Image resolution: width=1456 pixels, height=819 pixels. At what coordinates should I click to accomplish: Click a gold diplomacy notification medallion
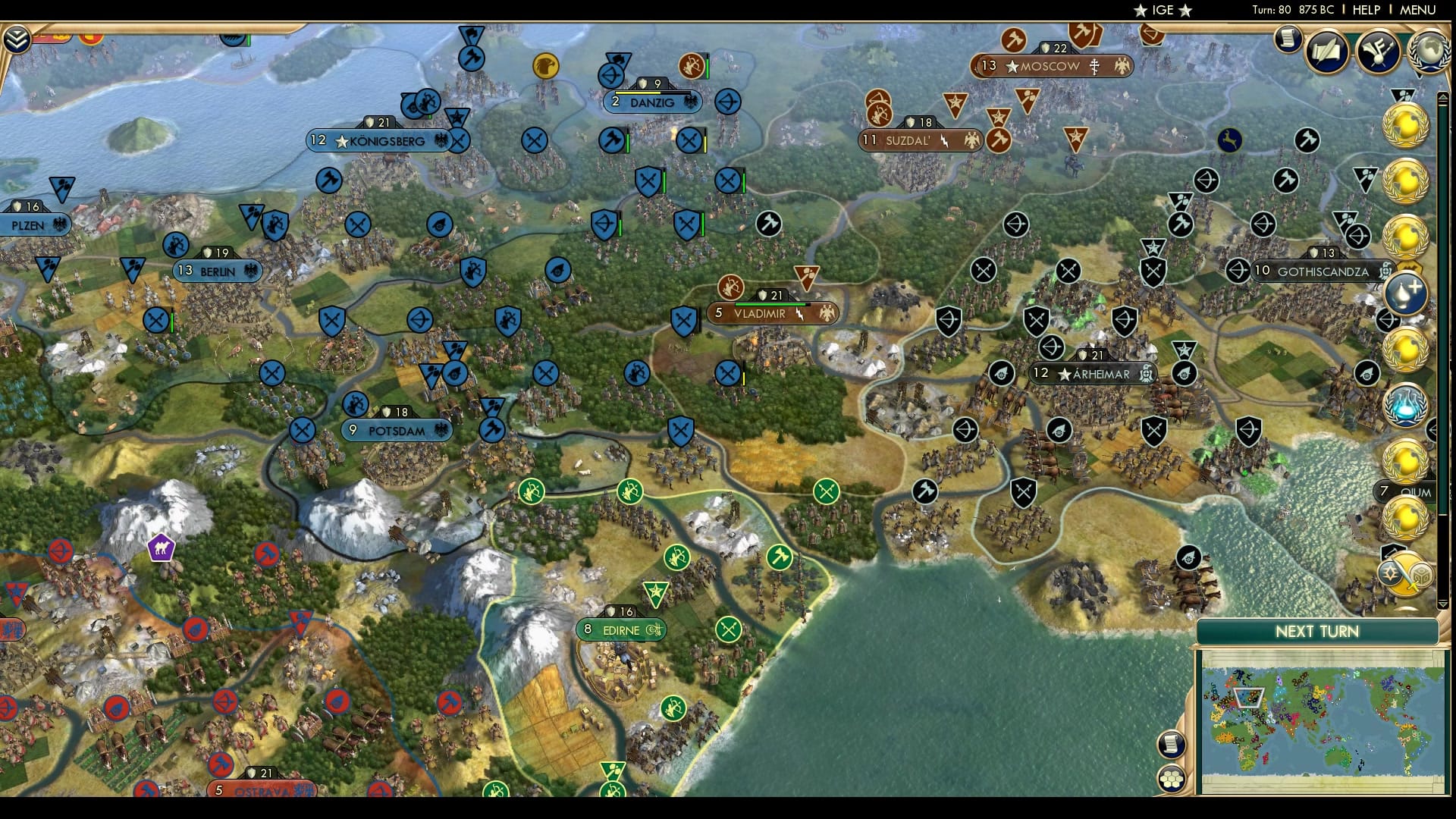pos(1405,126)
